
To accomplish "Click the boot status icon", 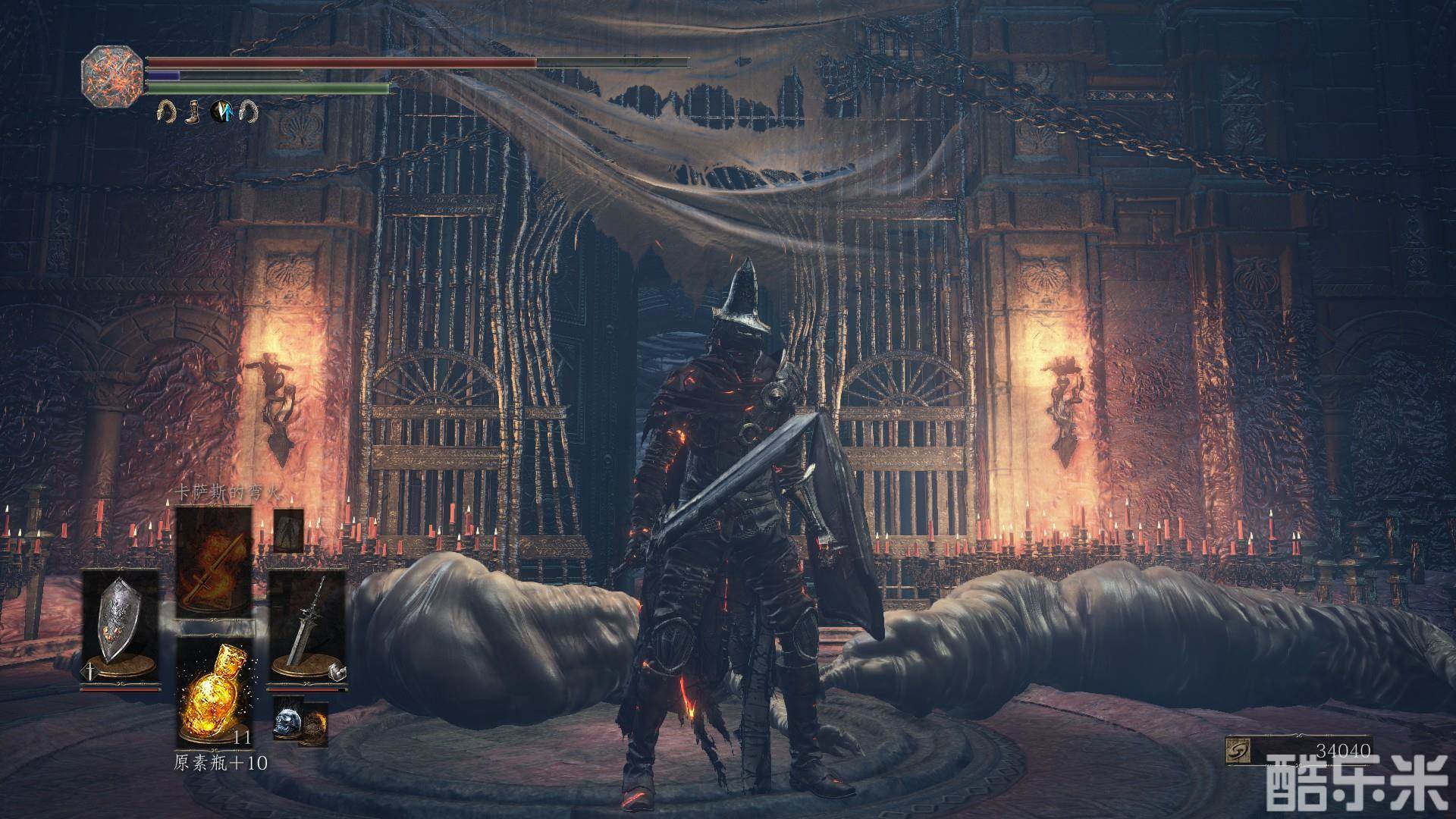I will (193, 112).
